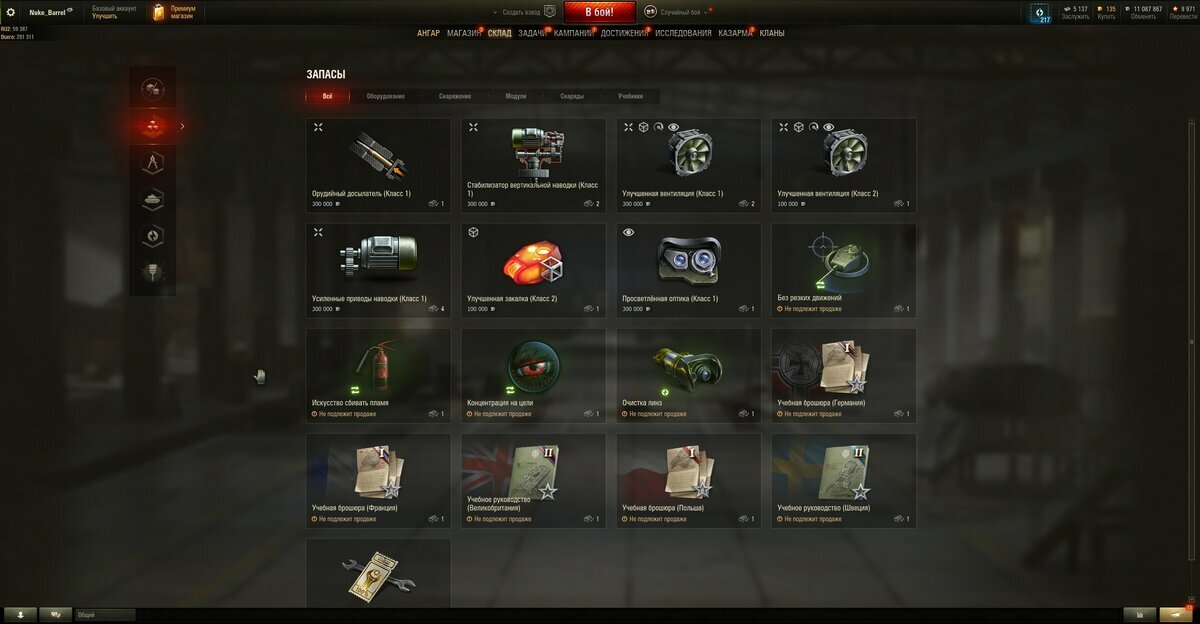Open the Случайный бой battle mode dropdown
This screenshot has height=624, width=1200.
tap(678, 12)
